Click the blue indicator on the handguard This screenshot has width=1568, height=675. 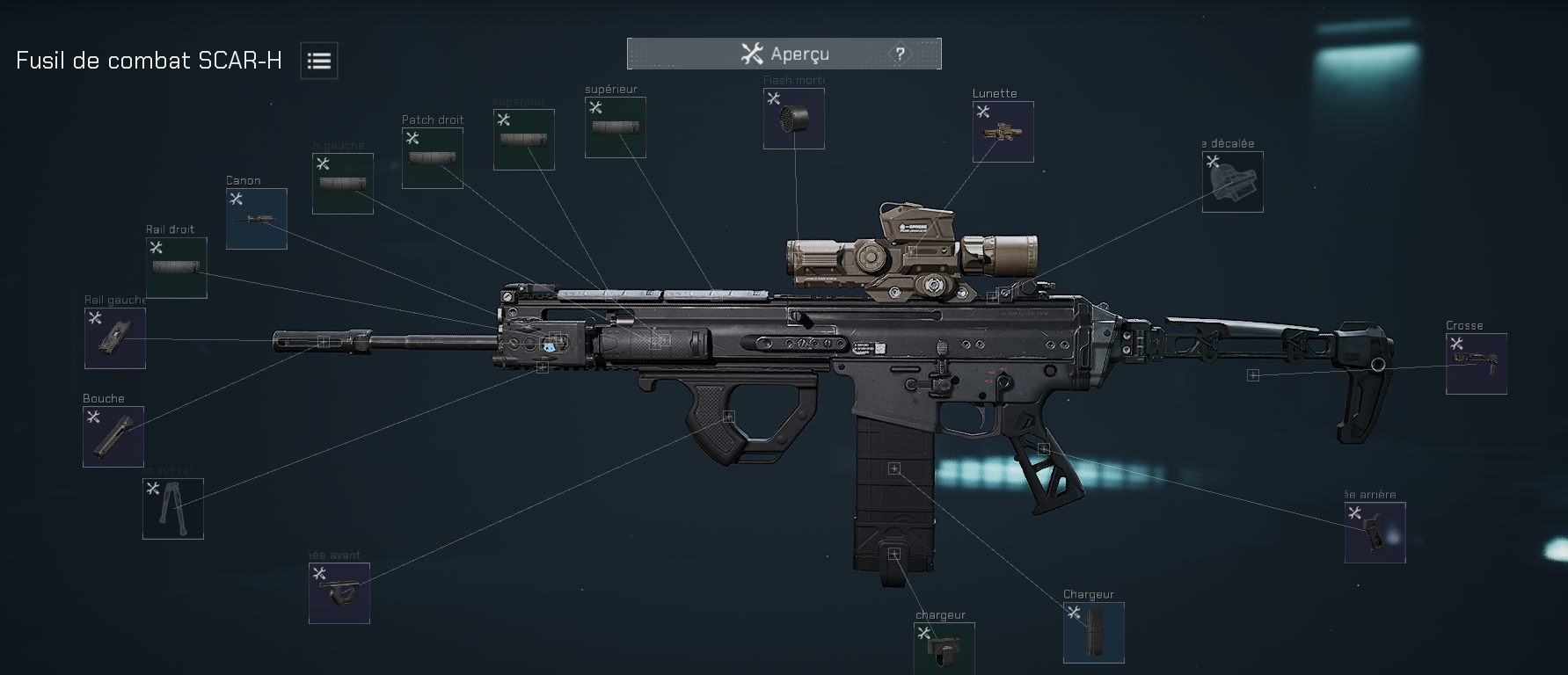click(550, 345)
